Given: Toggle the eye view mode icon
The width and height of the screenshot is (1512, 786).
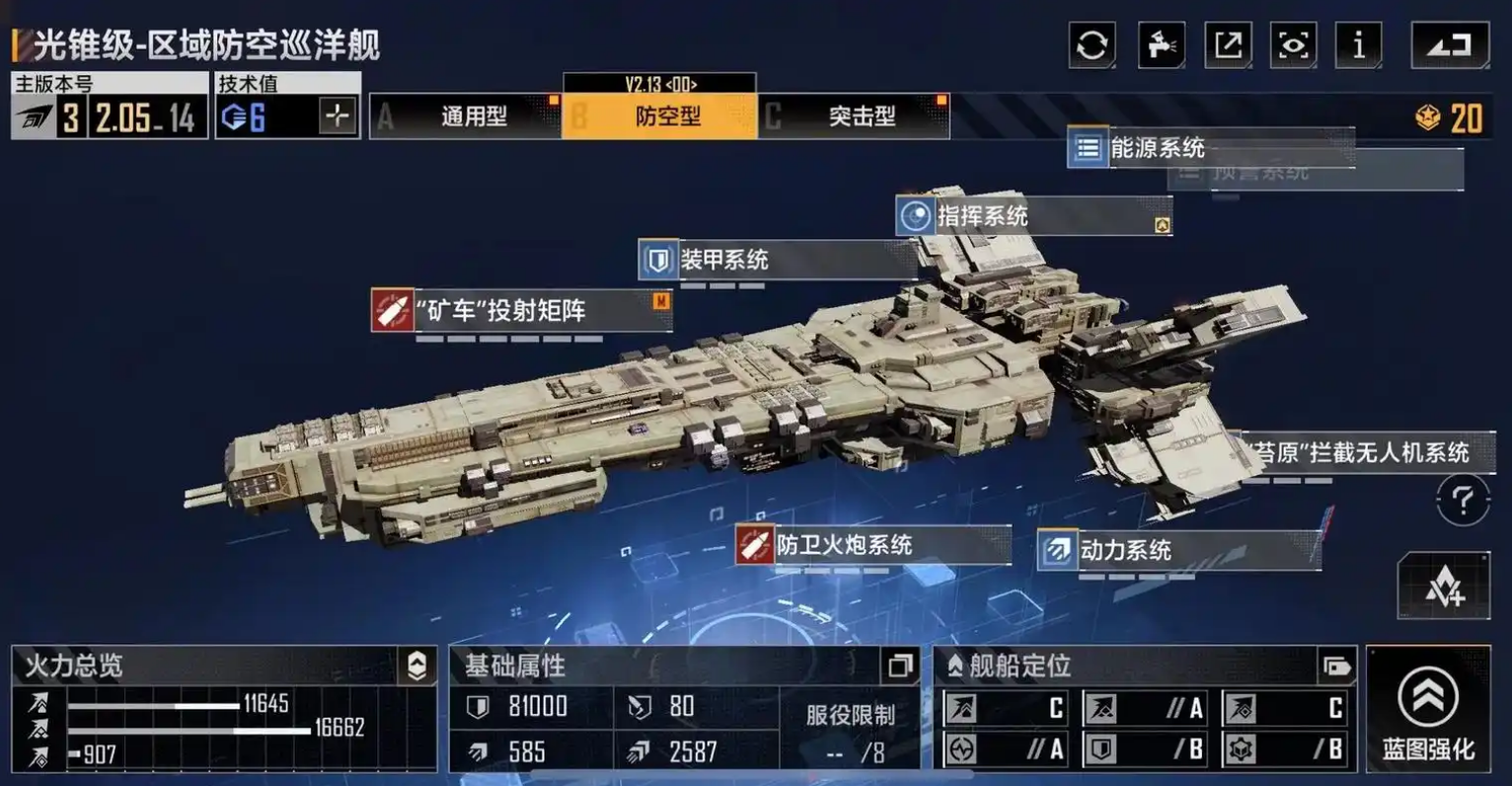Looking at the screenshot, I should [1293, 45].
